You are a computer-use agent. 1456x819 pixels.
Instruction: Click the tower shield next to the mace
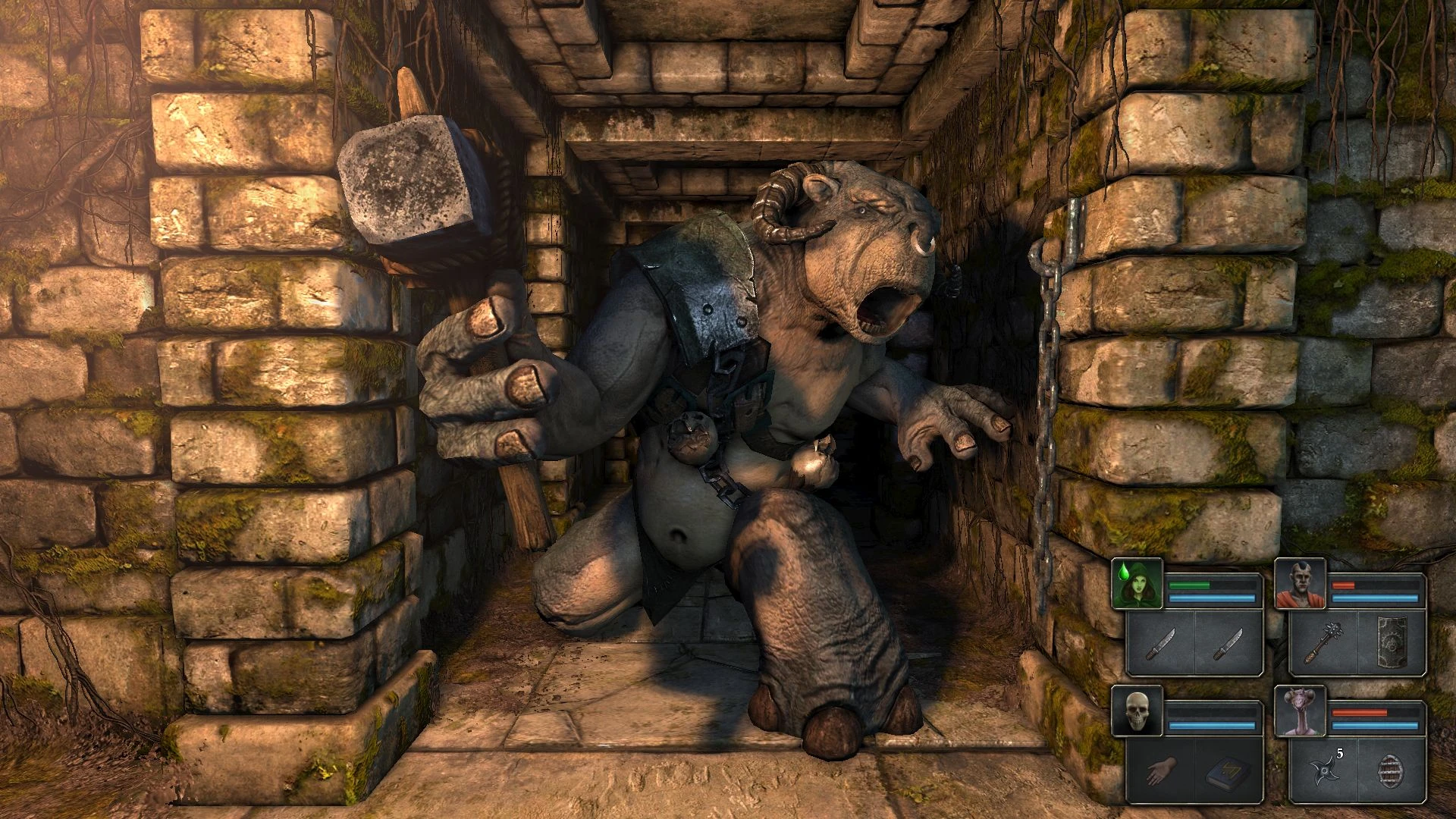1392,642
